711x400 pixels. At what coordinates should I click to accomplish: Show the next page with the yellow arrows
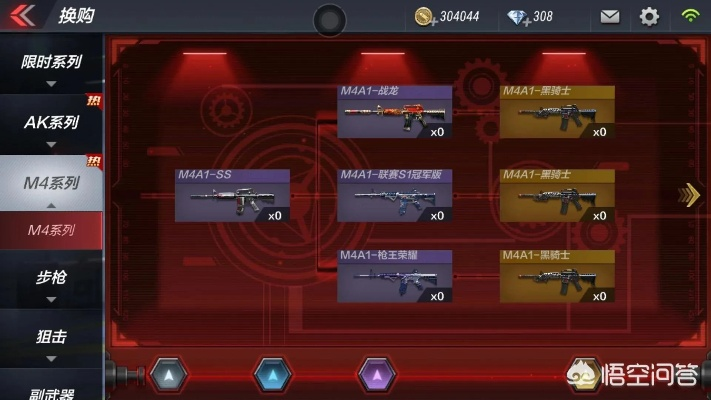point(689,195)
